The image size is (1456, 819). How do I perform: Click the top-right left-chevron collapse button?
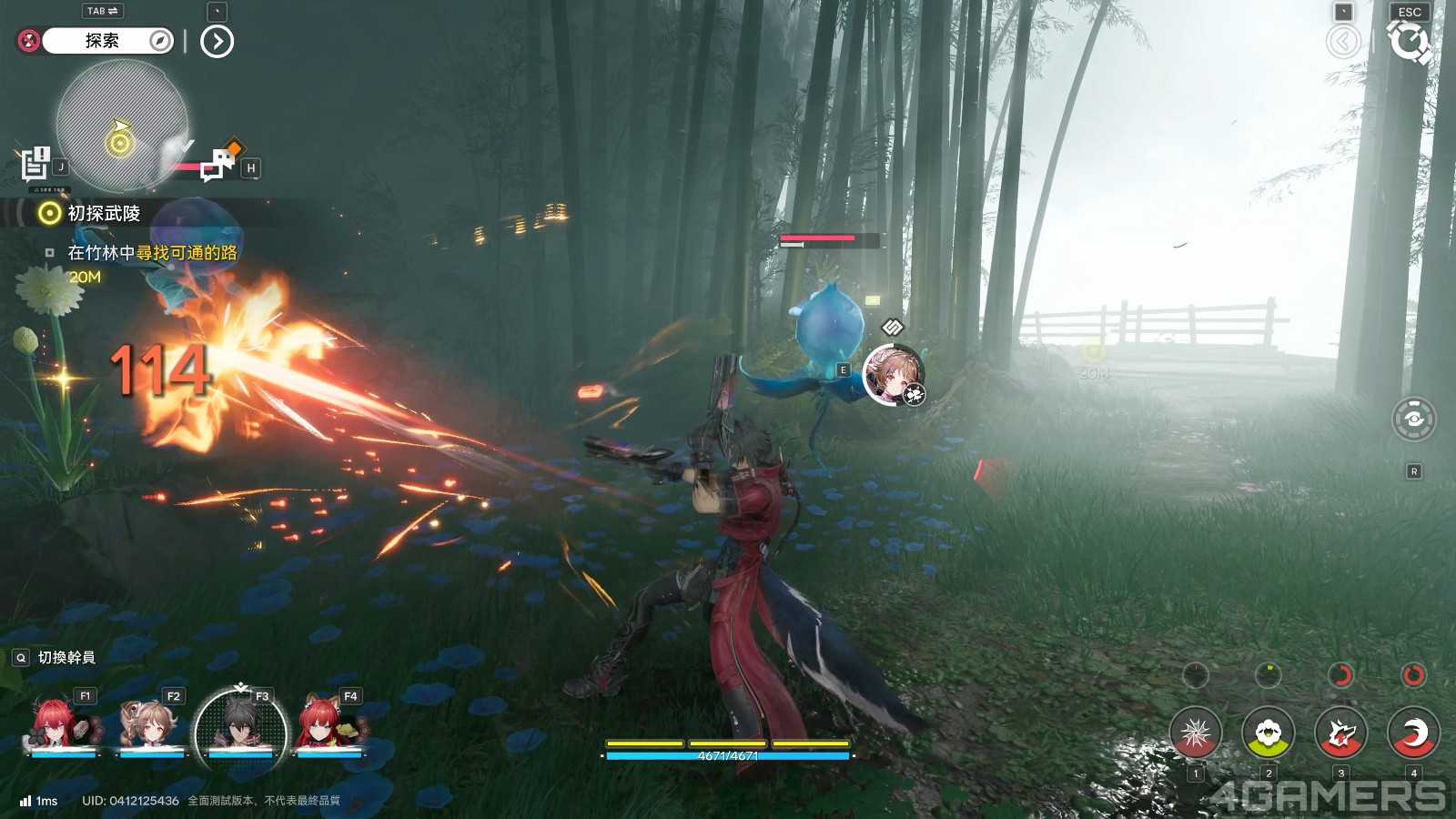point(1343,42)
